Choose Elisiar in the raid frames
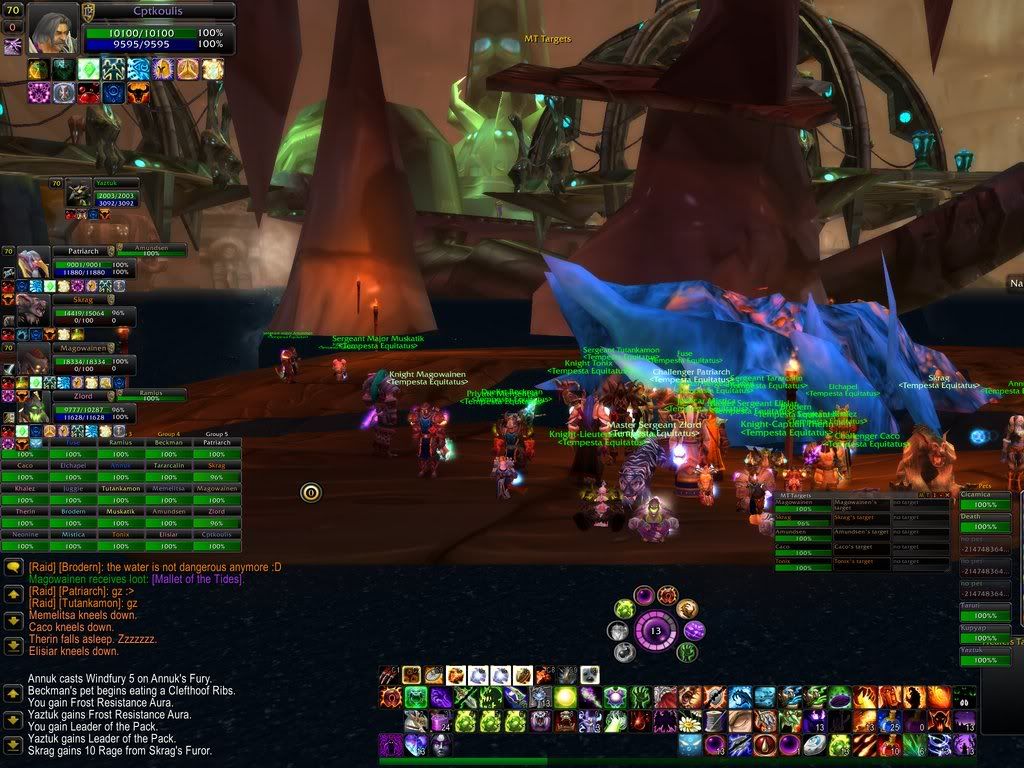Image resolution: width=1024 pixels, height=768 pixels. pos(168,534)
